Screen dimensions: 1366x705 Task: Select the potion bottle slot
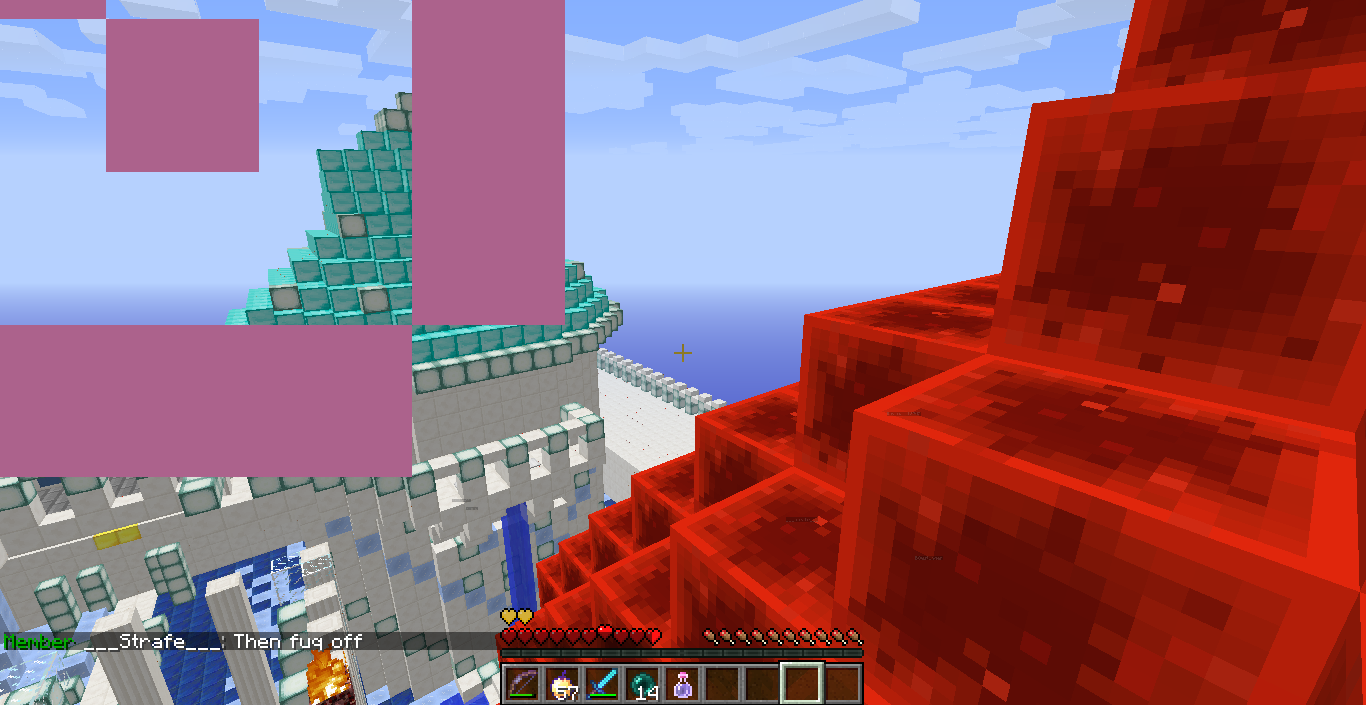coord(683,684)
